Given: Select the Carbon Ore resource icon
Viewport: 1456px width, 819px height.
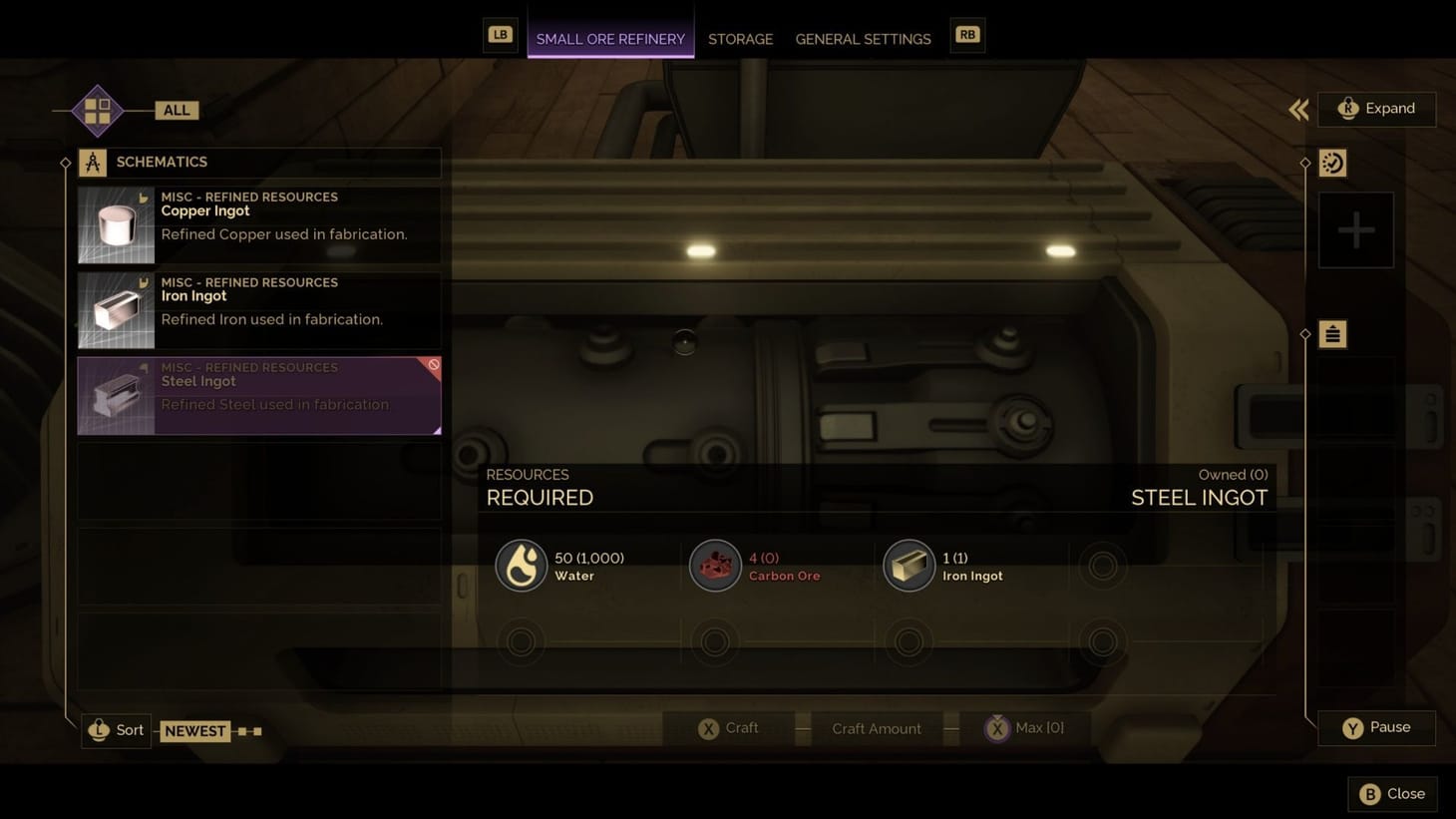Looking at the screenshot, I should tap(715, 565).
